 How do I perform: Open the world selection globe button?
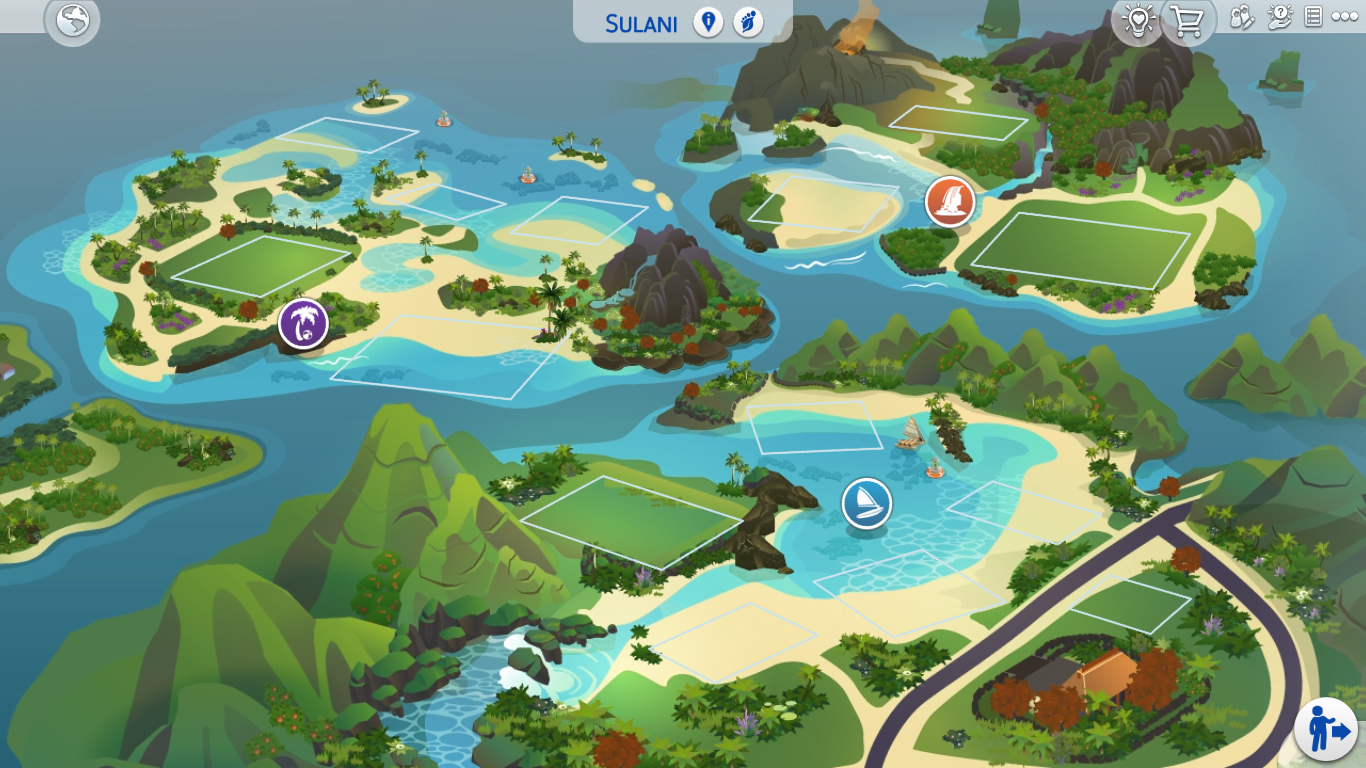pyautogui.click(x=72, y=20)
